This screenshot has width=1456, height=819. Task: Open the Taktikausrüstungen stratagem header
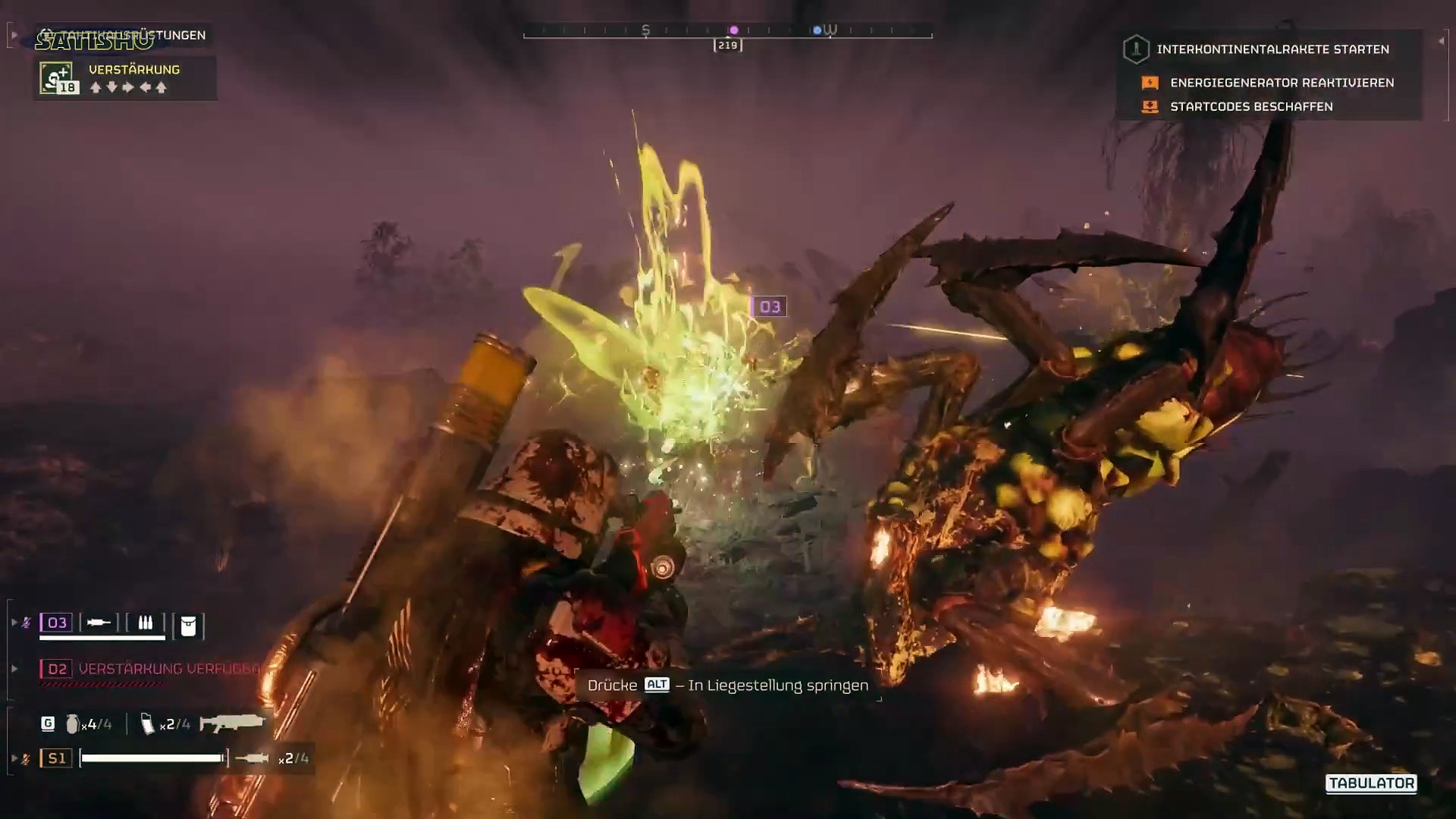(x=125, y=36)
